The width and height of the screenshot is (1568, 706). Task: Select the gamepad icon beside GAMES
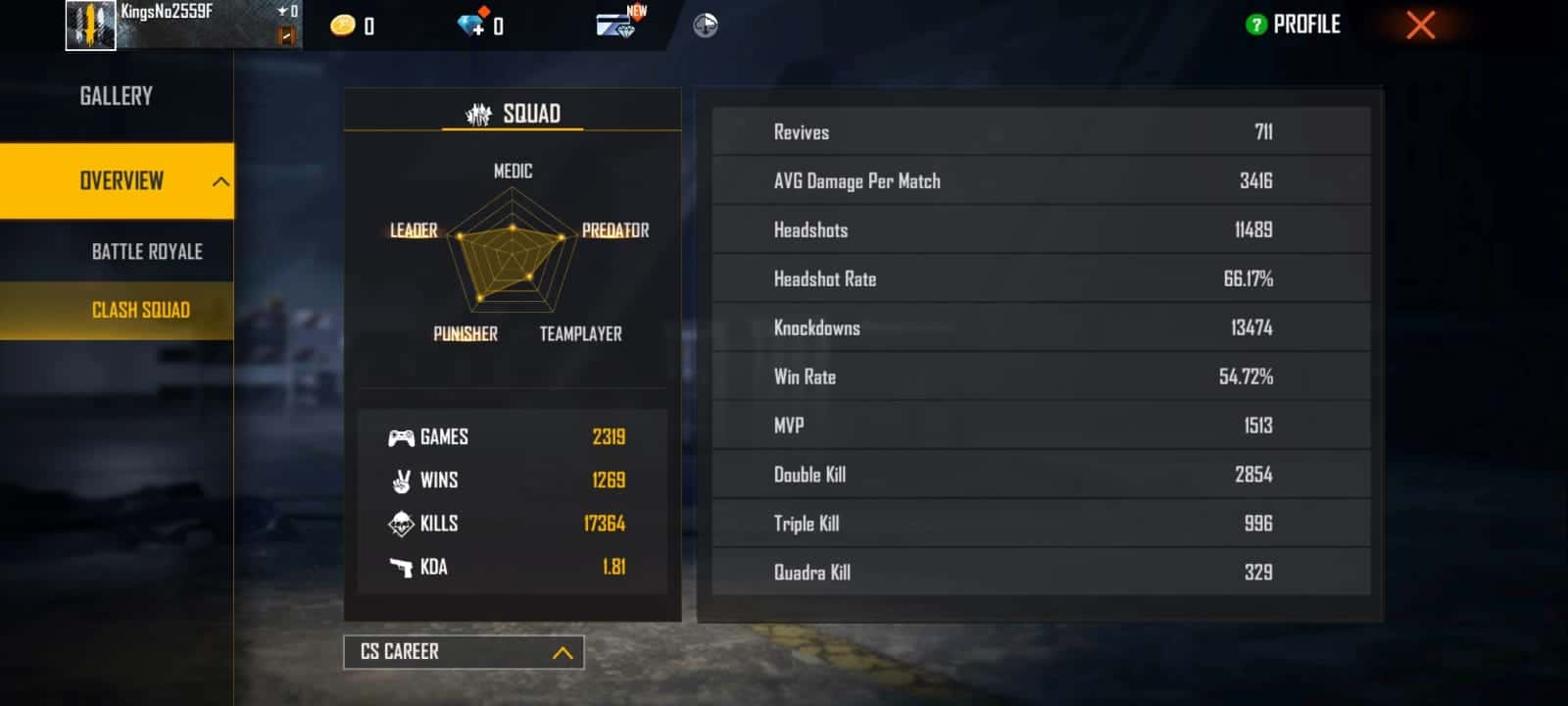(x=402, y=436)
